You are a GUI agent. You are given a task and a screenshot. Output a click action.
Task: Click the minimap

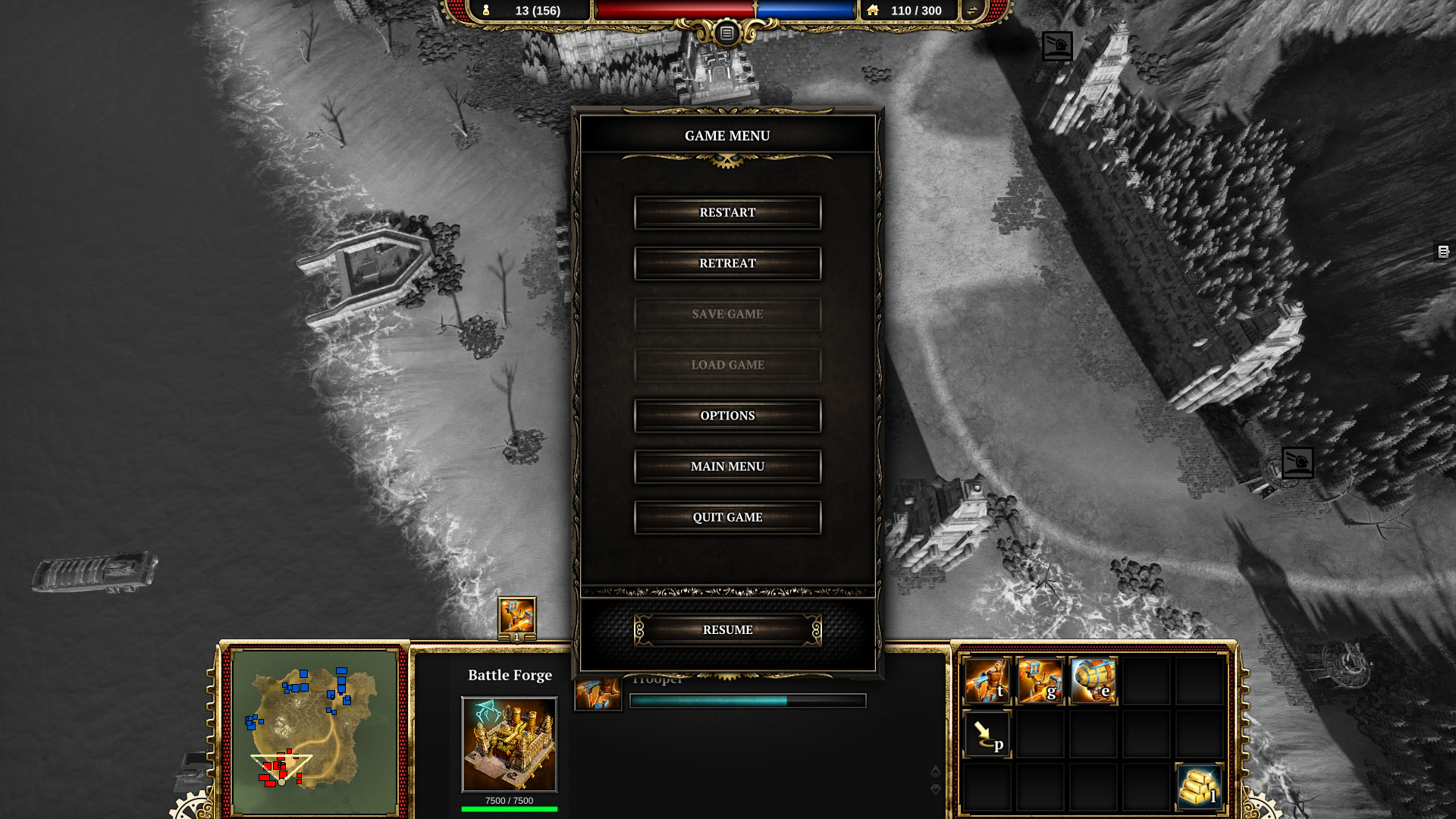click(x=315, y=732)
